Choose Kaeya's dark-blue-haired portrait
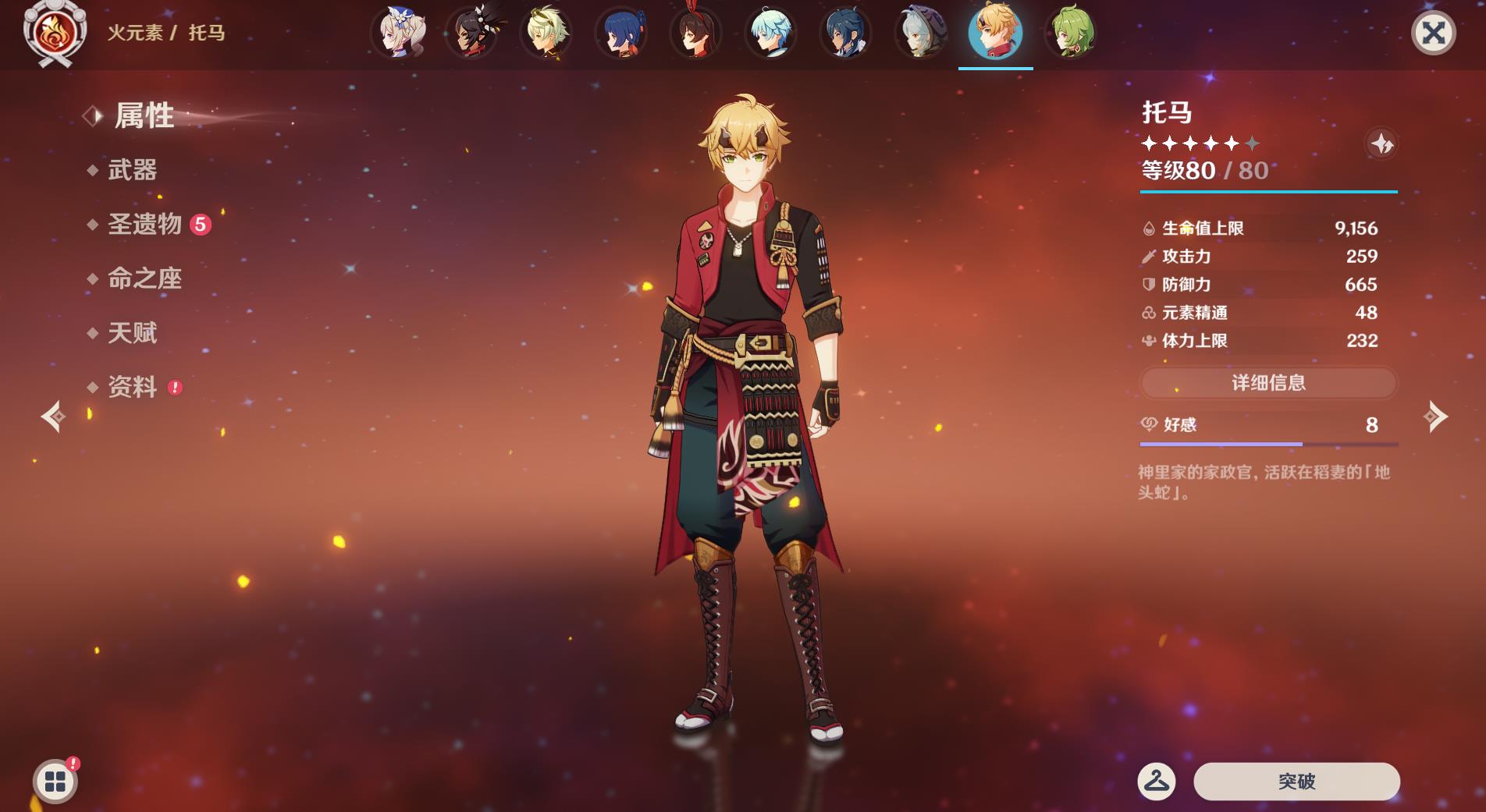 845,34
